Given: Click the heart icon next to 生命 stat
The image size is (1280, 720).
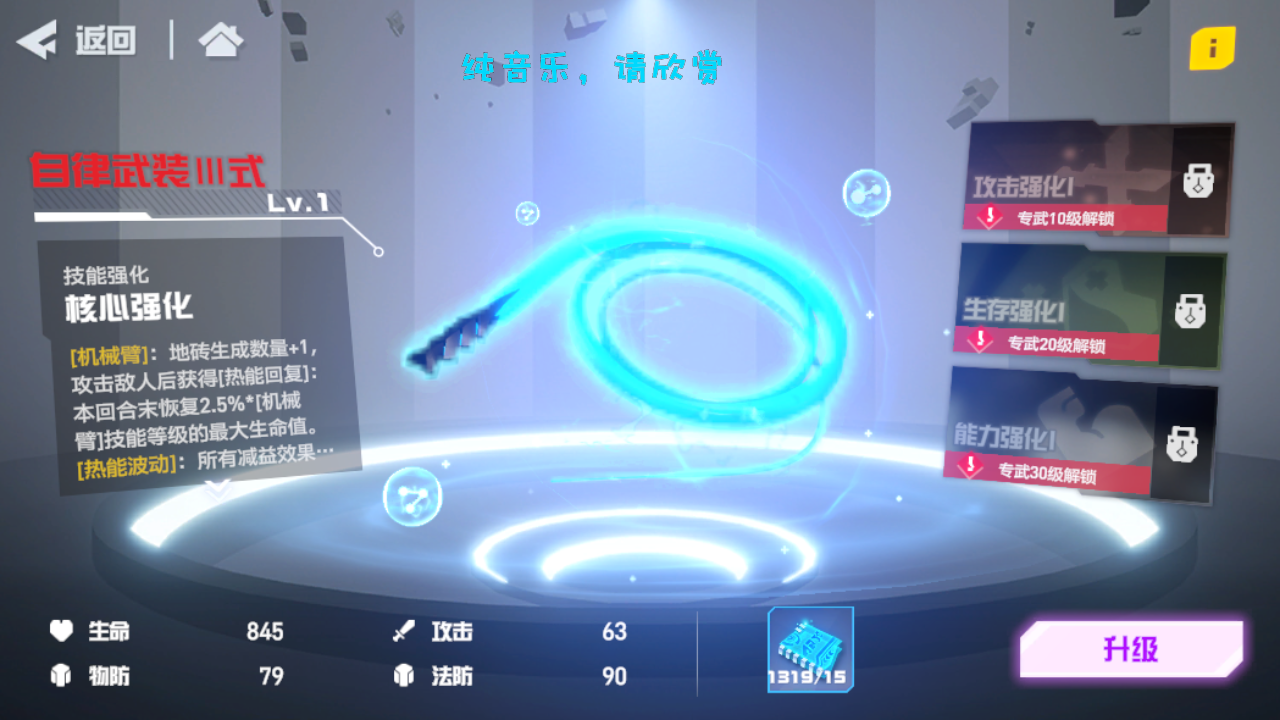Looking at the screenshot, I should click(x=62, y=632).
